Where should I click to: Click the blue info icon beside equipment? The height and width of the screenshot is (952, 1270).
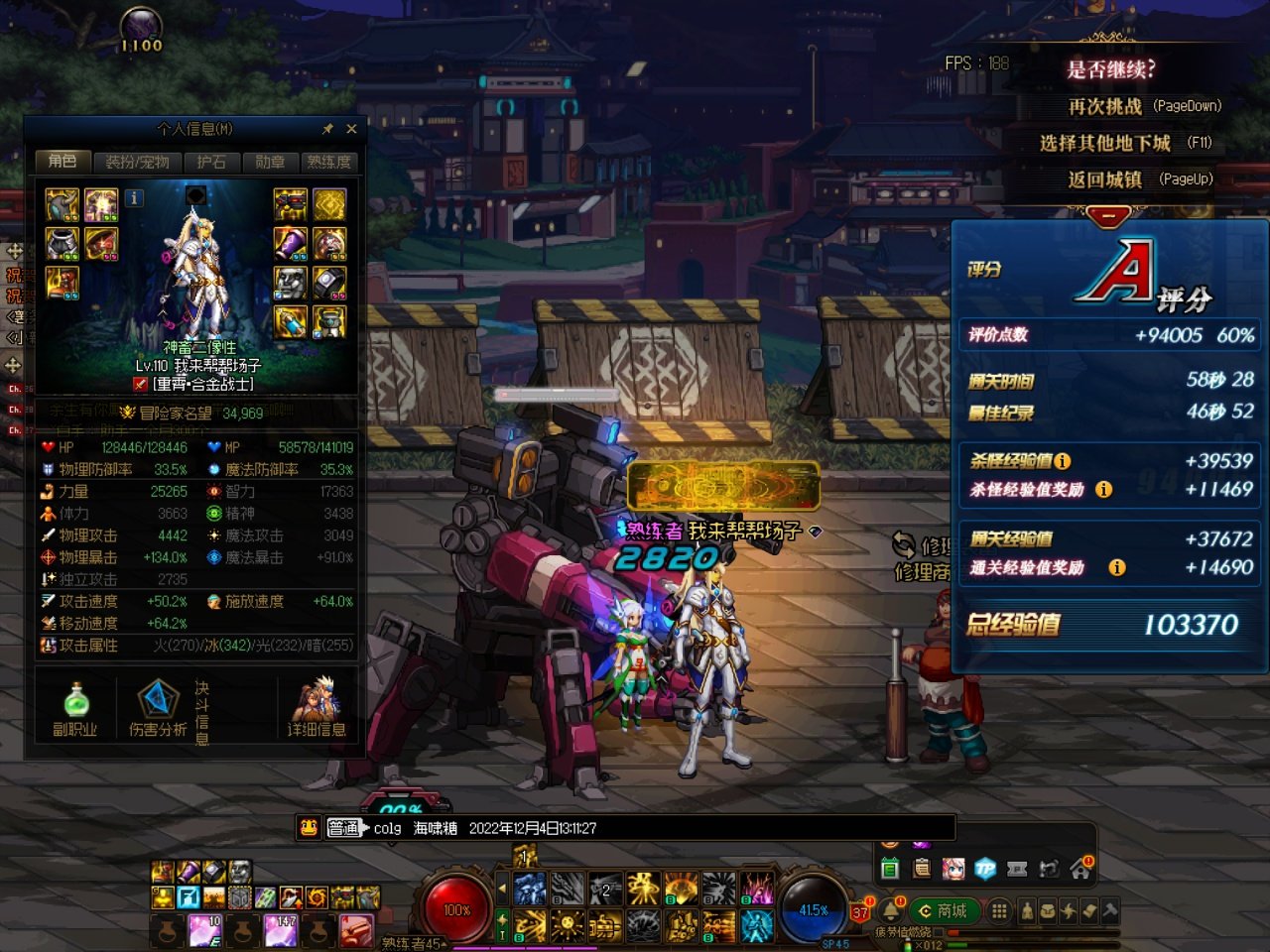134,198
